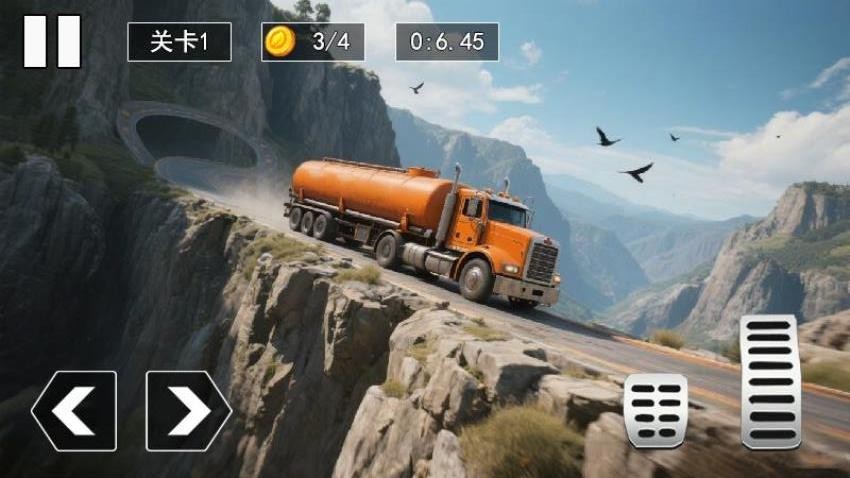Tap the brake pedal
Image resolution: width=850 pixels, height=478 pixels.
655,410
